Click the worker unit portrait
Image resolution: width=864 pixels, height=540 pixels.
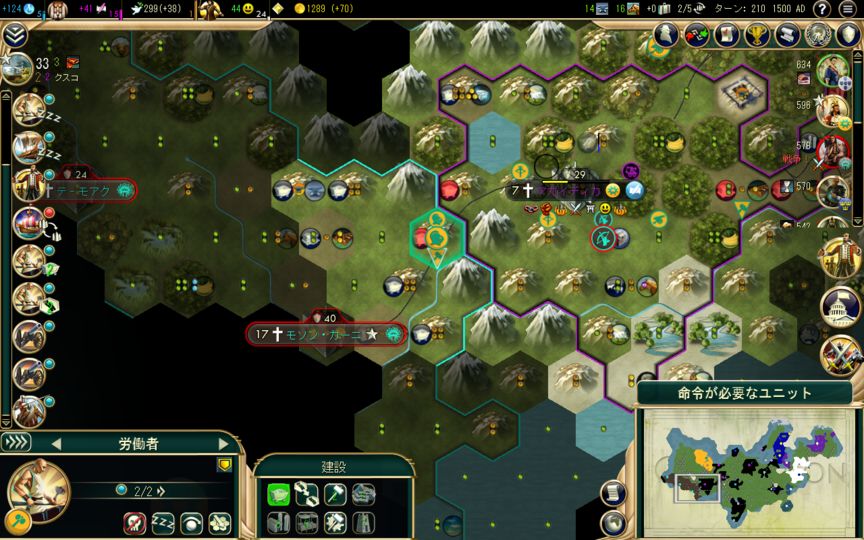(38, 490)
